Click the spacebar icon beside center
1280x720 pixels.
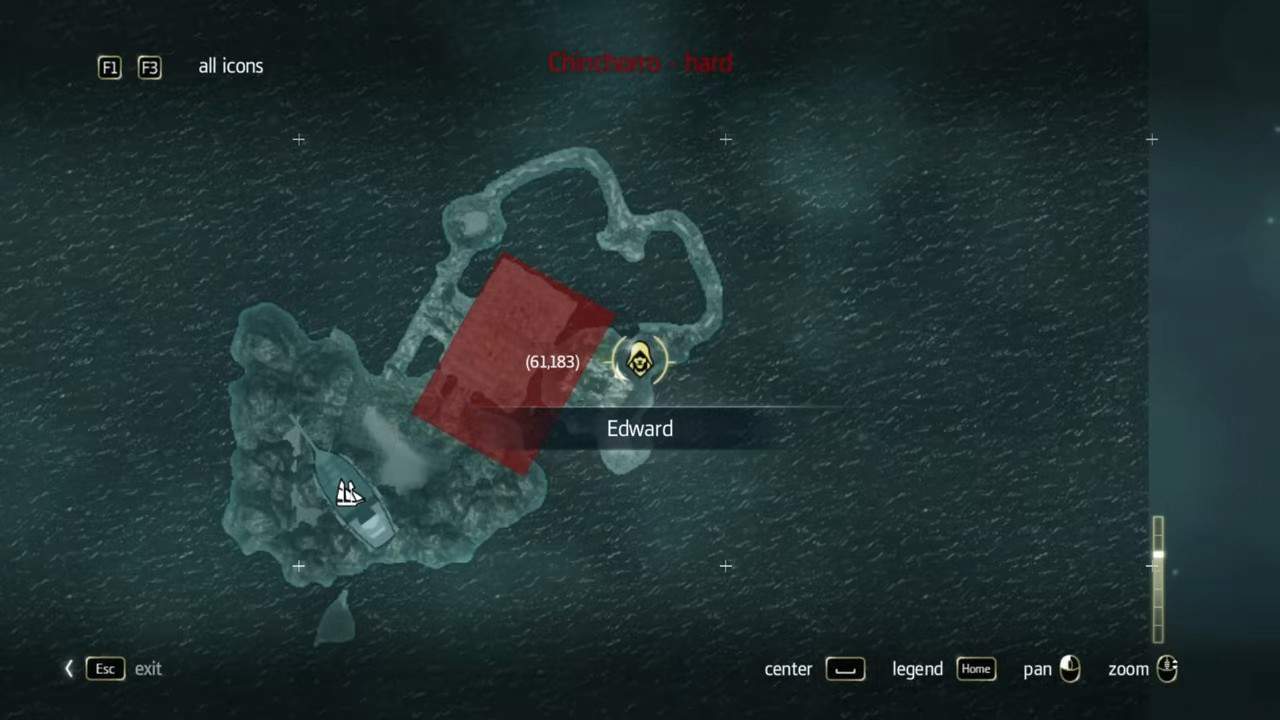point(845,669)
